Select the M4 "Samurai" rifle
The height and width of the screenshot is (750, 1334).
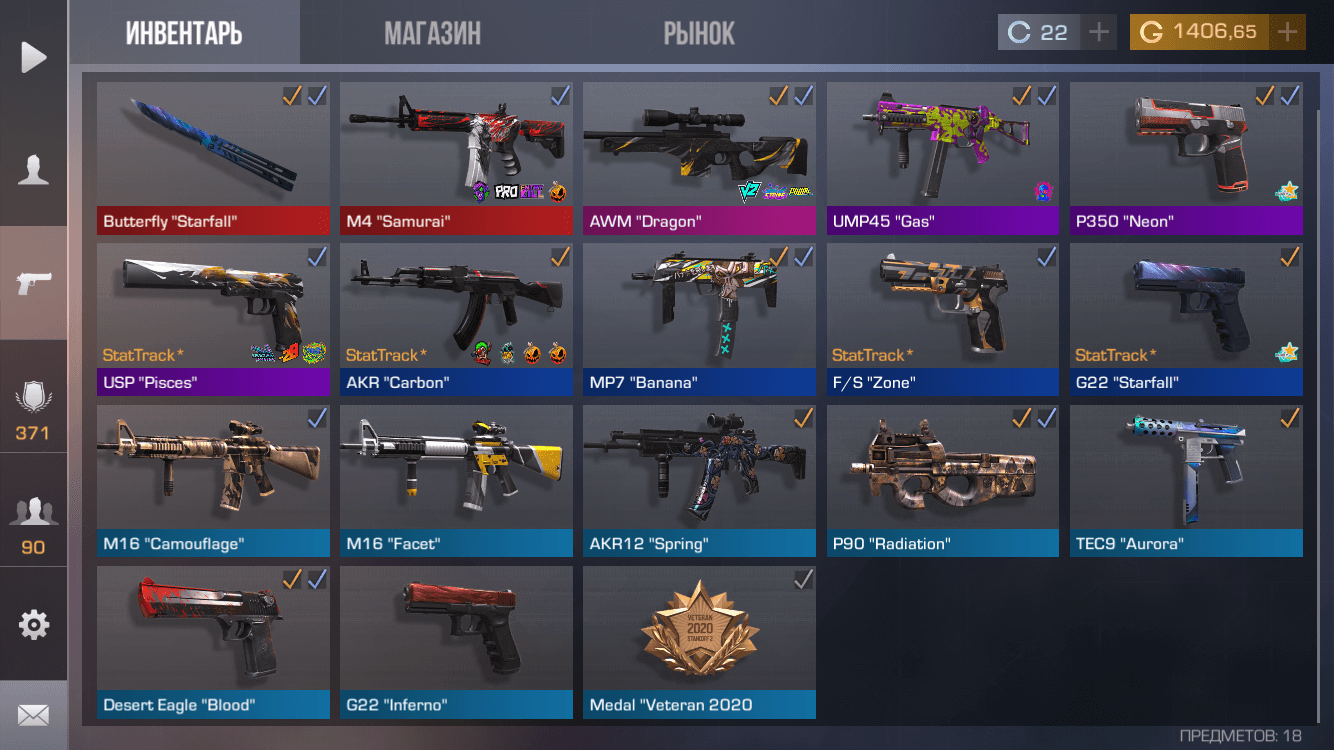click(456, 158)
